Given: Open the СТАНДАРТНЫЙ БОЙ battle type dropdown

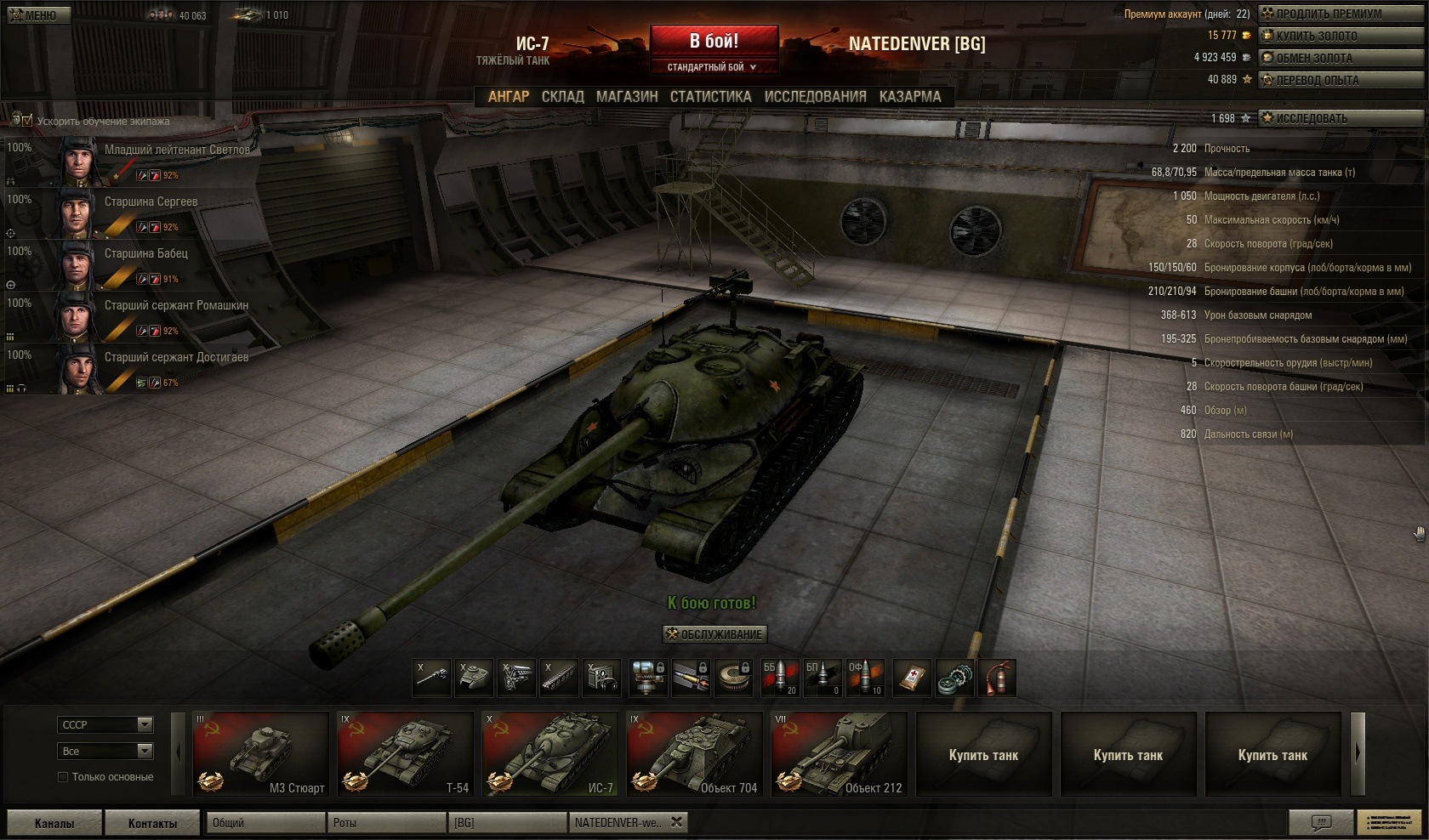Looking at the screenshot, I should 713,67.
